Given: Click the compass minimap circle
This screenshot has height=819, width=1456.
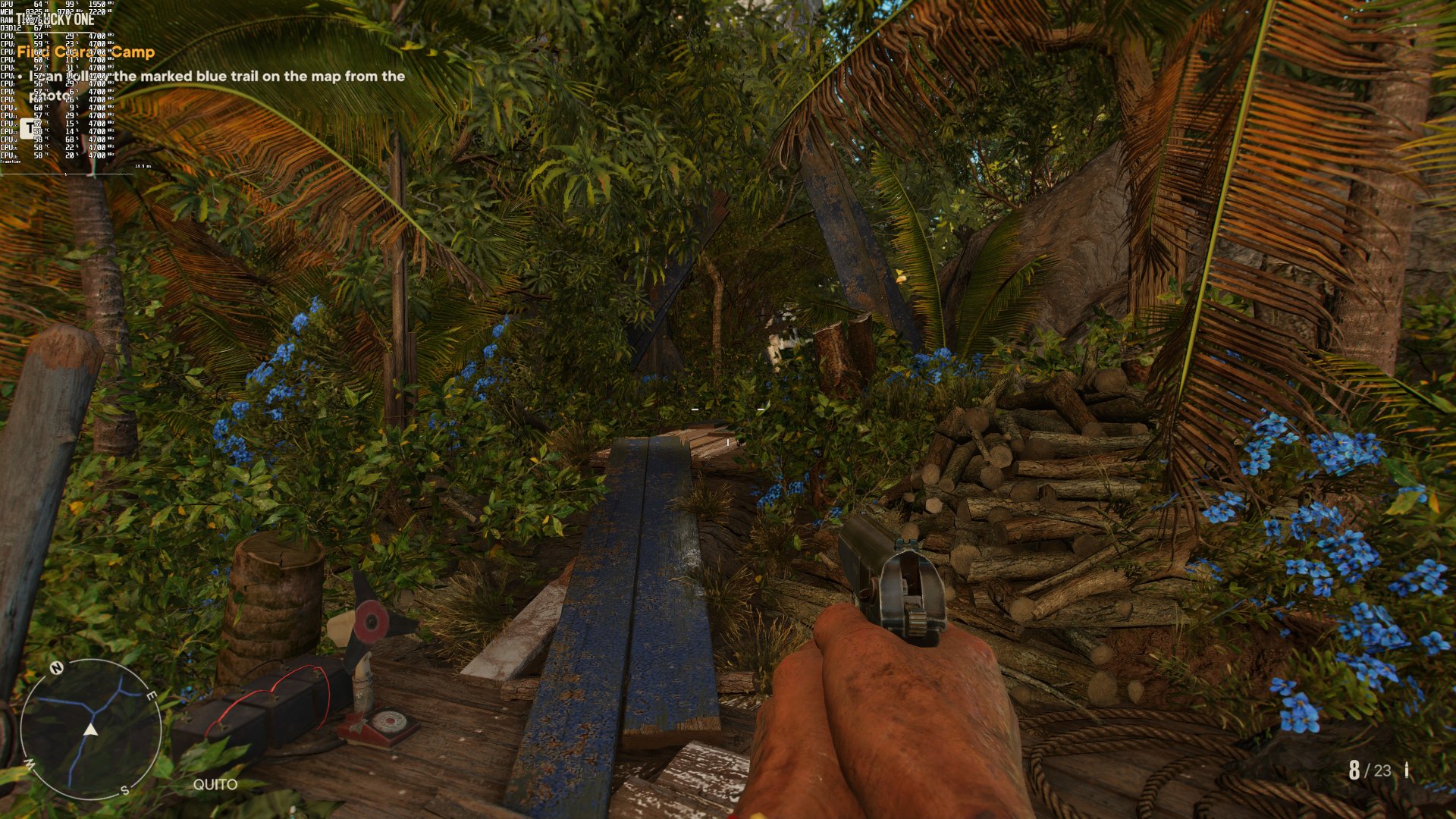Looking at the screenshot, I should point(91,728).
